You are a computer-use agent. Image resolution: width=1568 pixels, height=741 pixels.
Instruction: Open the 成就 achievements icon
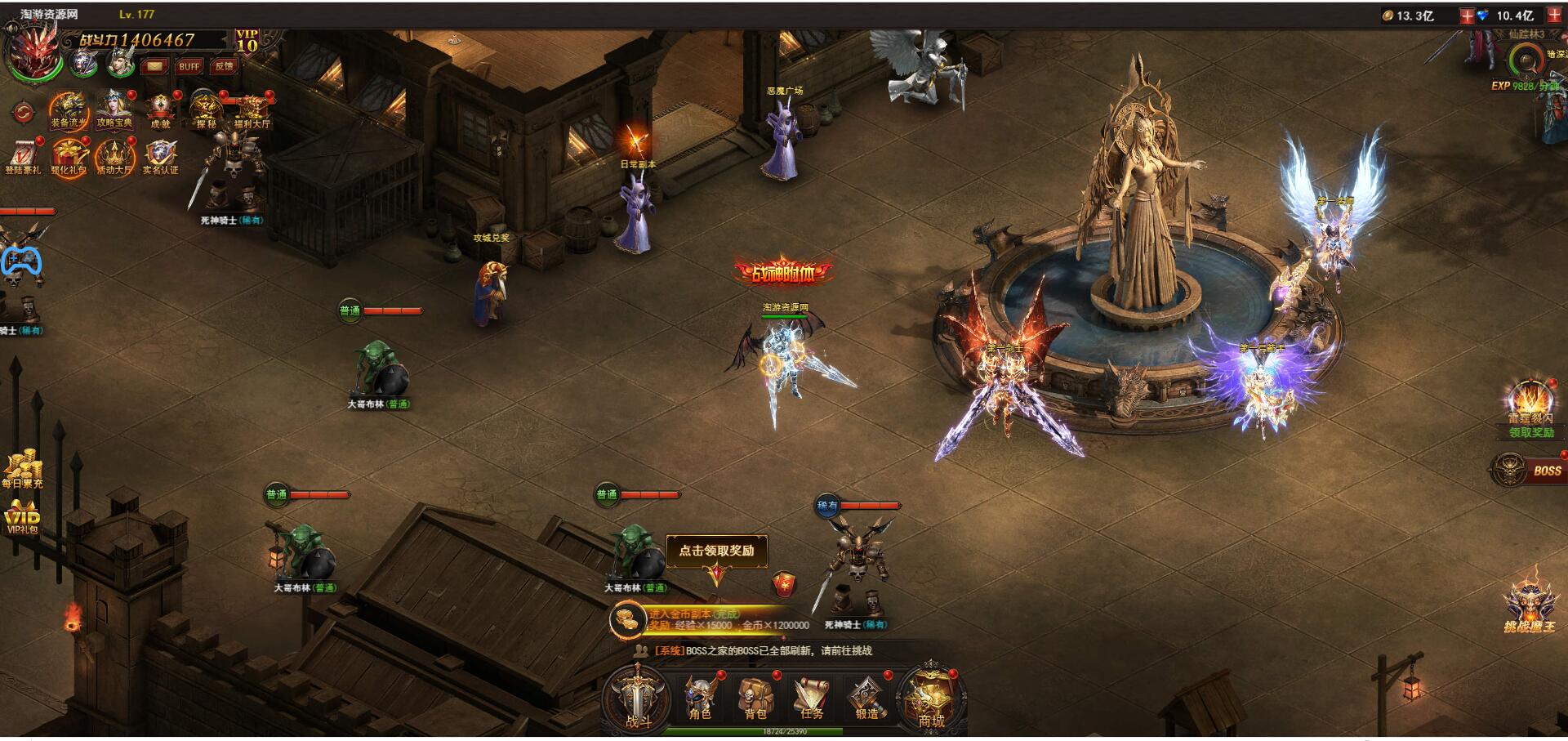point(161,111)
